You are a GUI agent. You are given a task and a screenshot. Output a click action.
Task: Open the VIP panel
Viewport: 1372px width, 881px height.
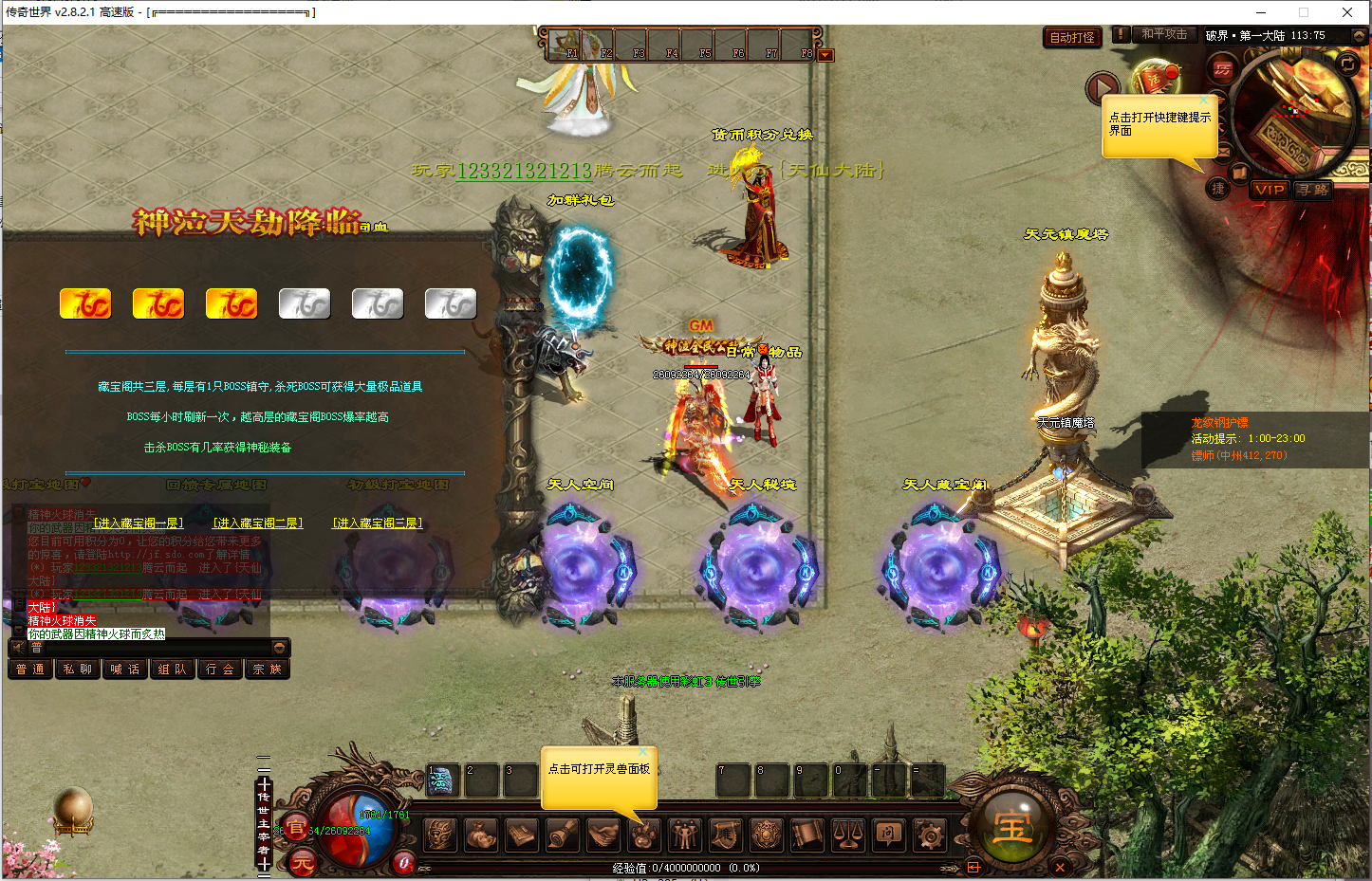(x=1269, y=190)
